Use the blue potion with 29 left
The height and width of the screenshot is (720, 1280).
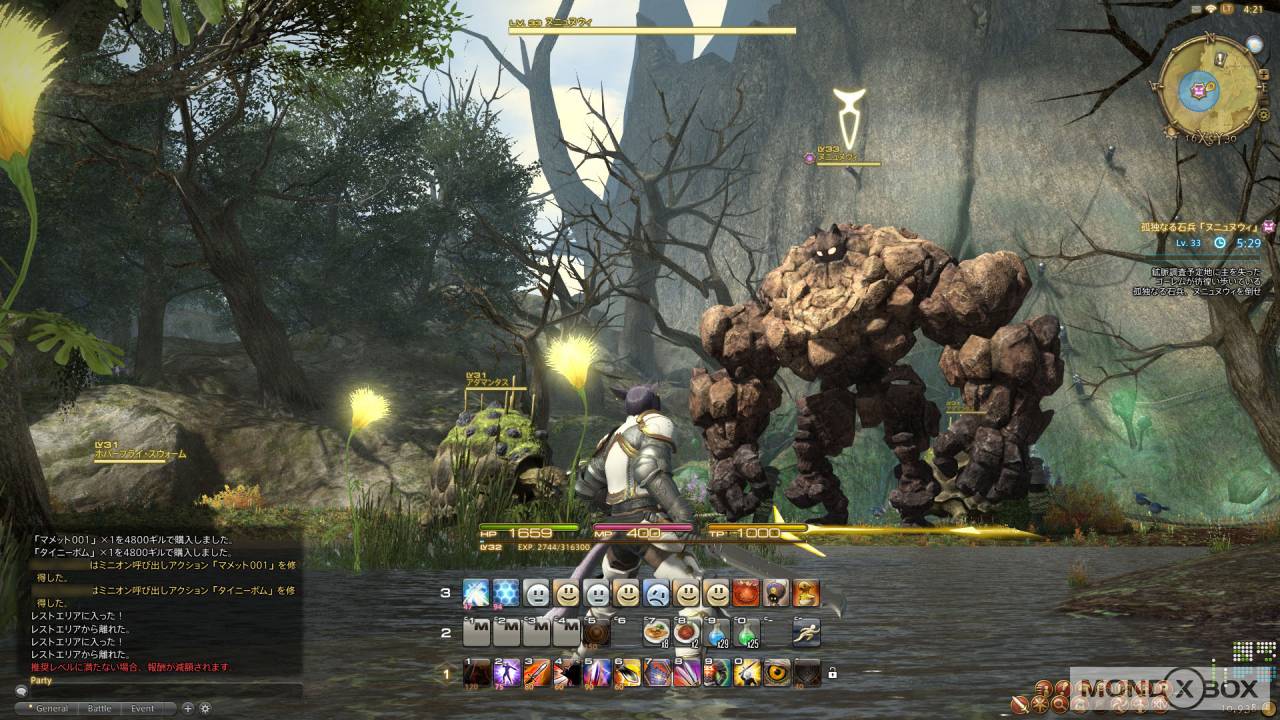click(x=717, y=633)
